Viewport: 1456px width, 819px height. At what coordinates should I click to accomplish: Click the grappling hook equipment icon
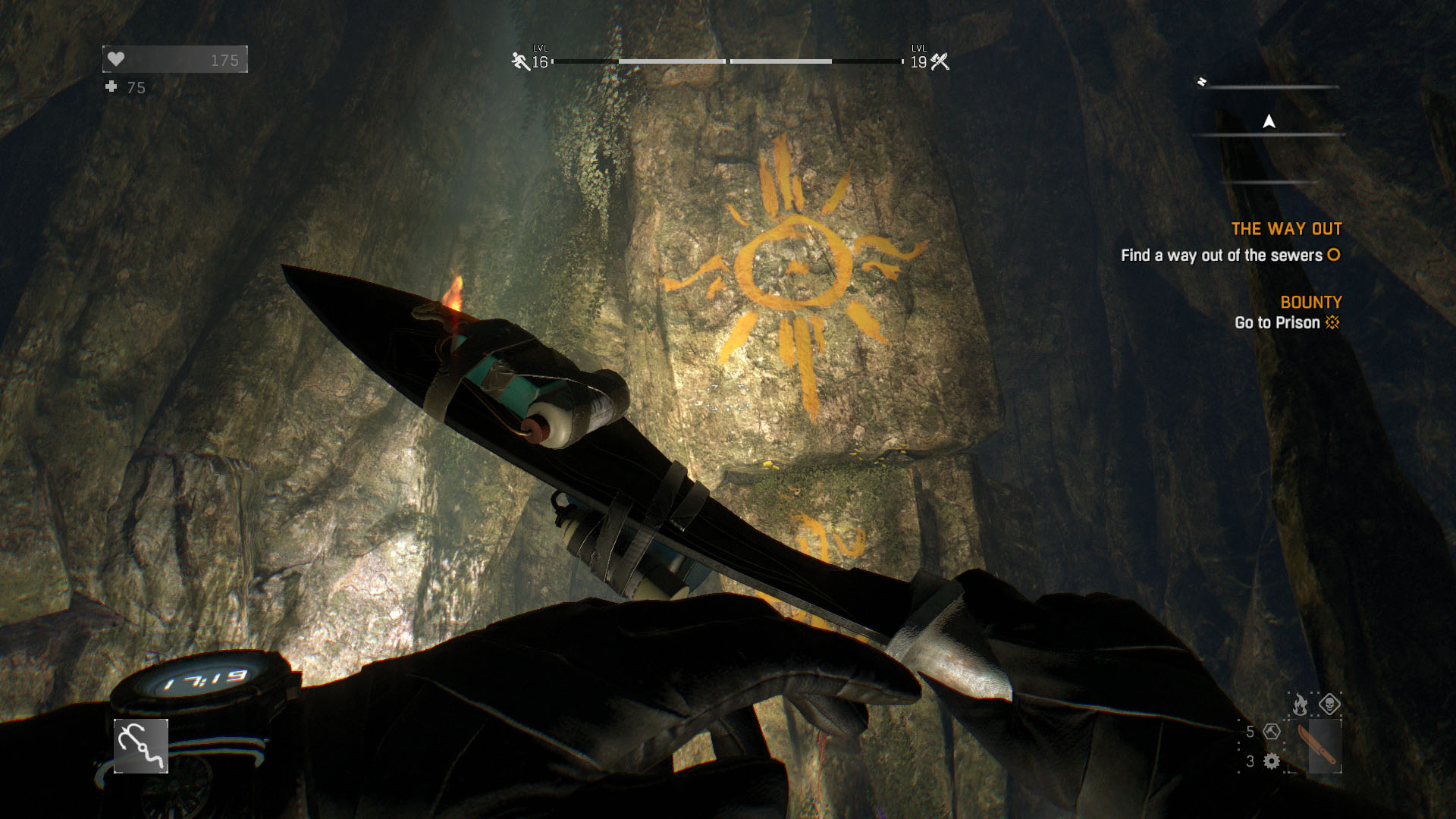pos(141,746)
